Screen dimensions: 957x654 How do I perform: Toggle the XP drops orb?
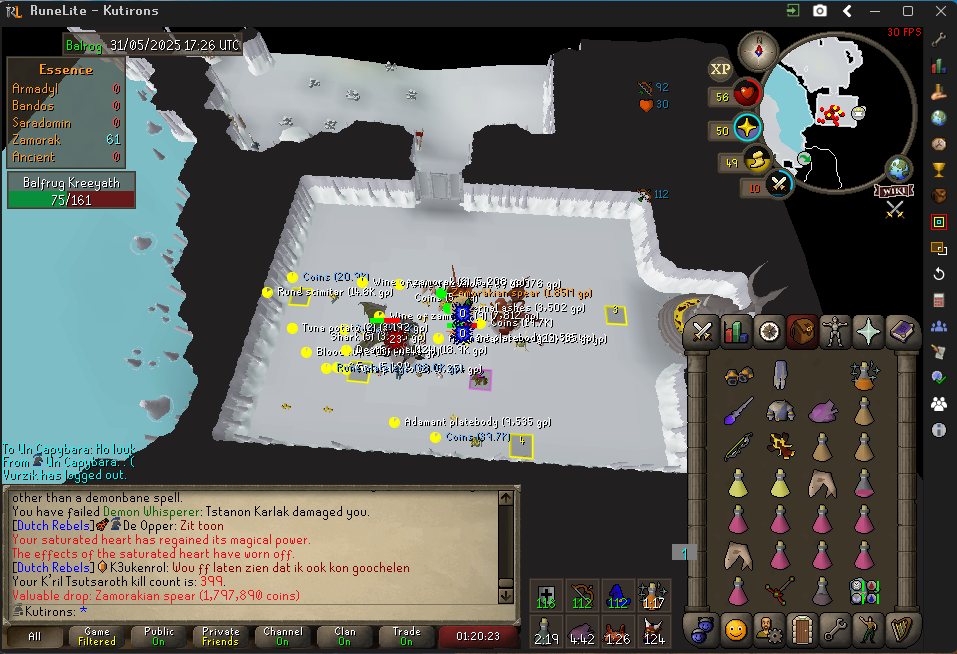pos(720,69)
